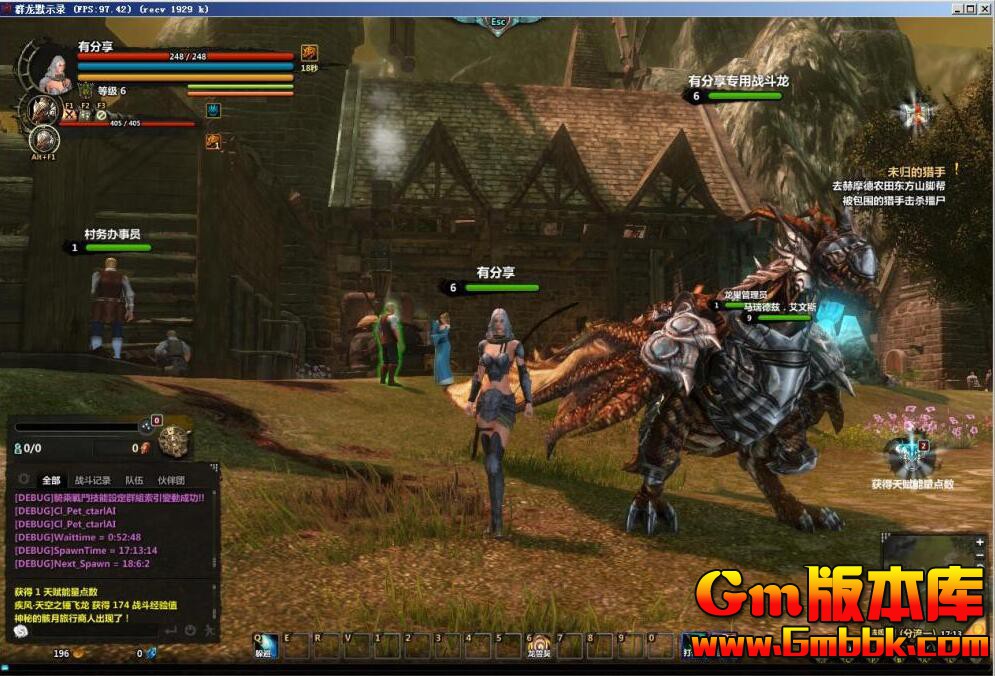Open the chat settings gear icon
995x676 pixels.
pos(24,480)
